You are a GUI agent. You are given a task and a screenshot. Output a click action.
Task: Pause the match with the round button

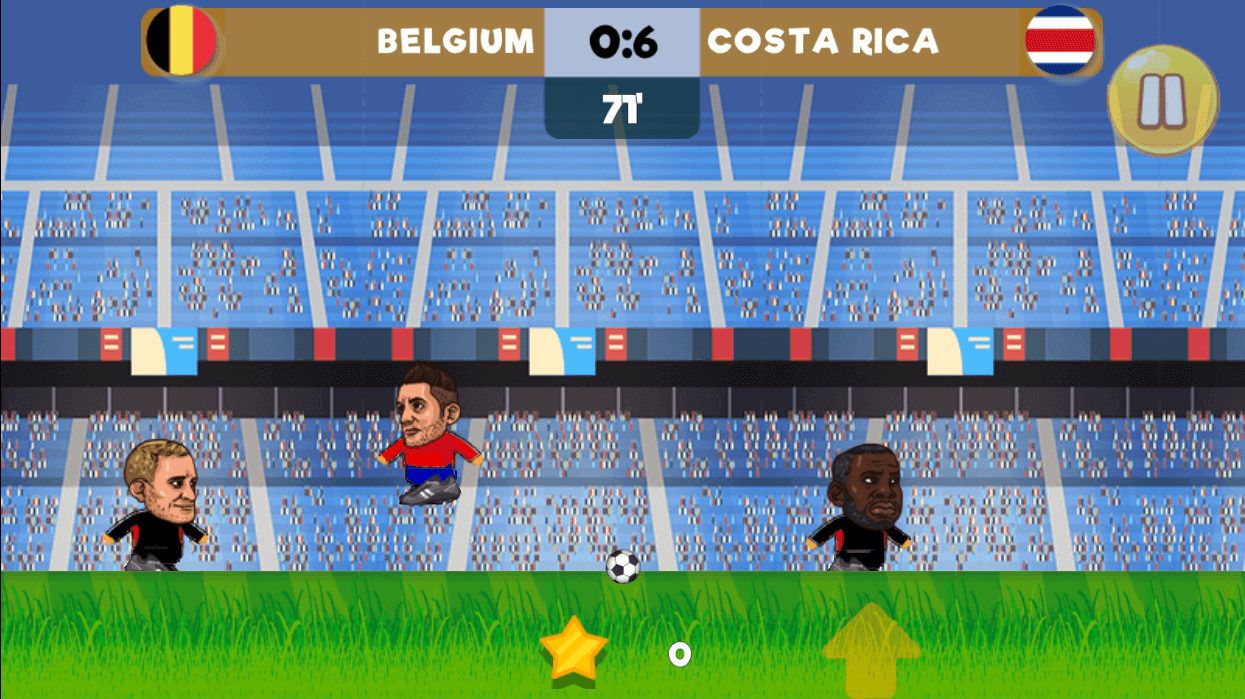1162,100
